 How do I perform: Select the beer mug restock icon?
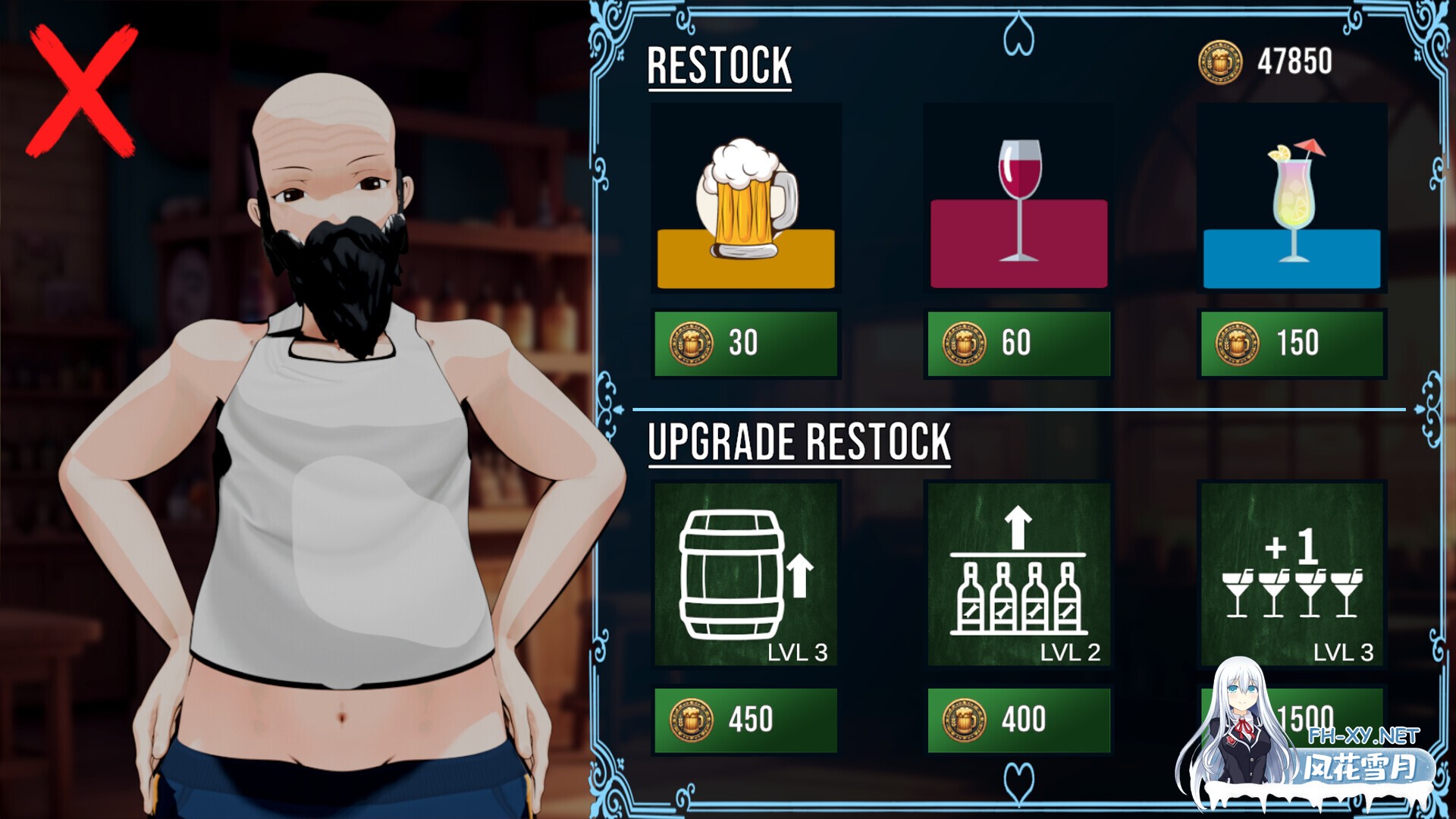point(745,199)
